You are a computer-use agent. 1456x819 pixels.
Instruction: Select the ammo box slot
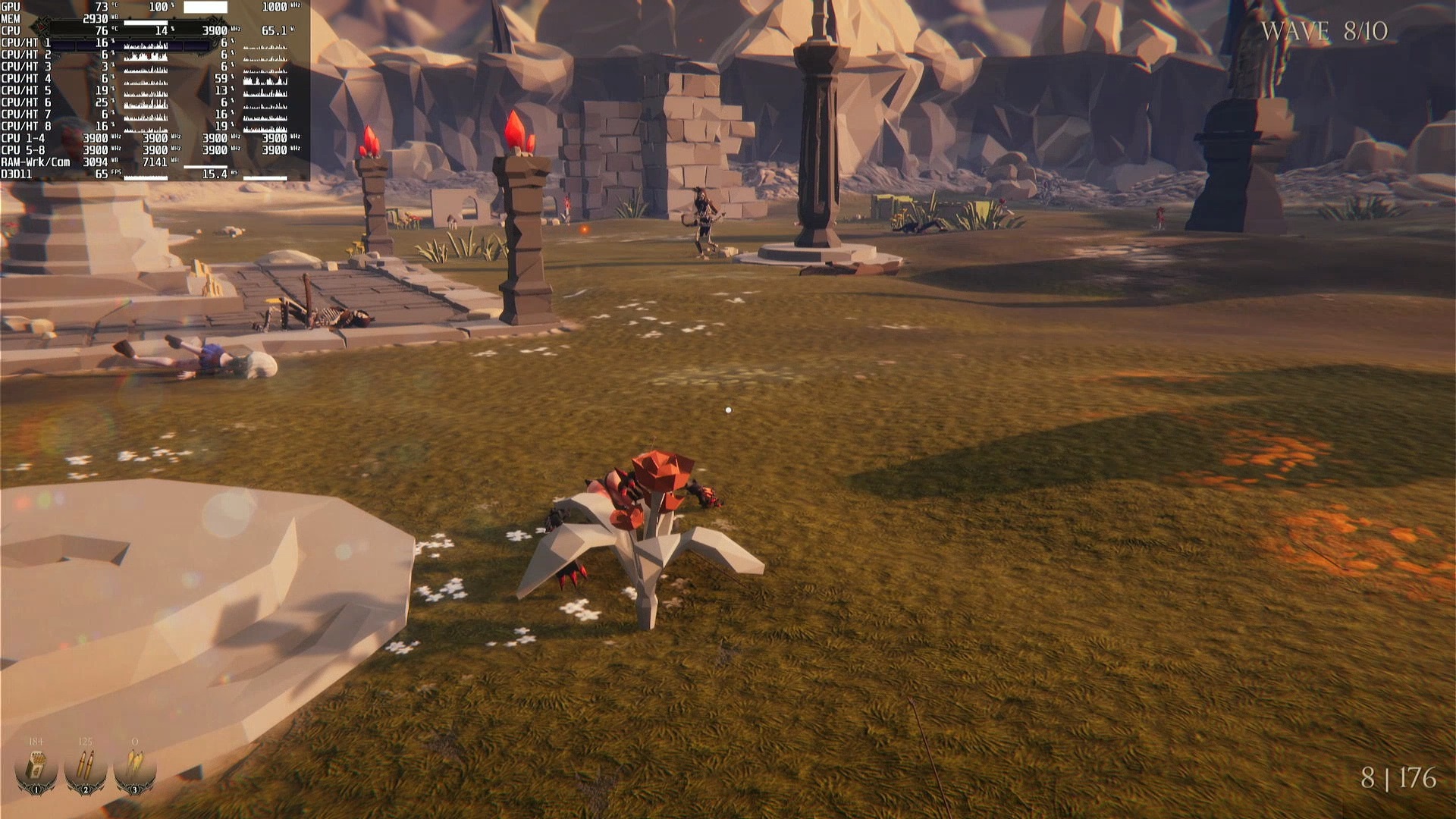tap(36, 767)
